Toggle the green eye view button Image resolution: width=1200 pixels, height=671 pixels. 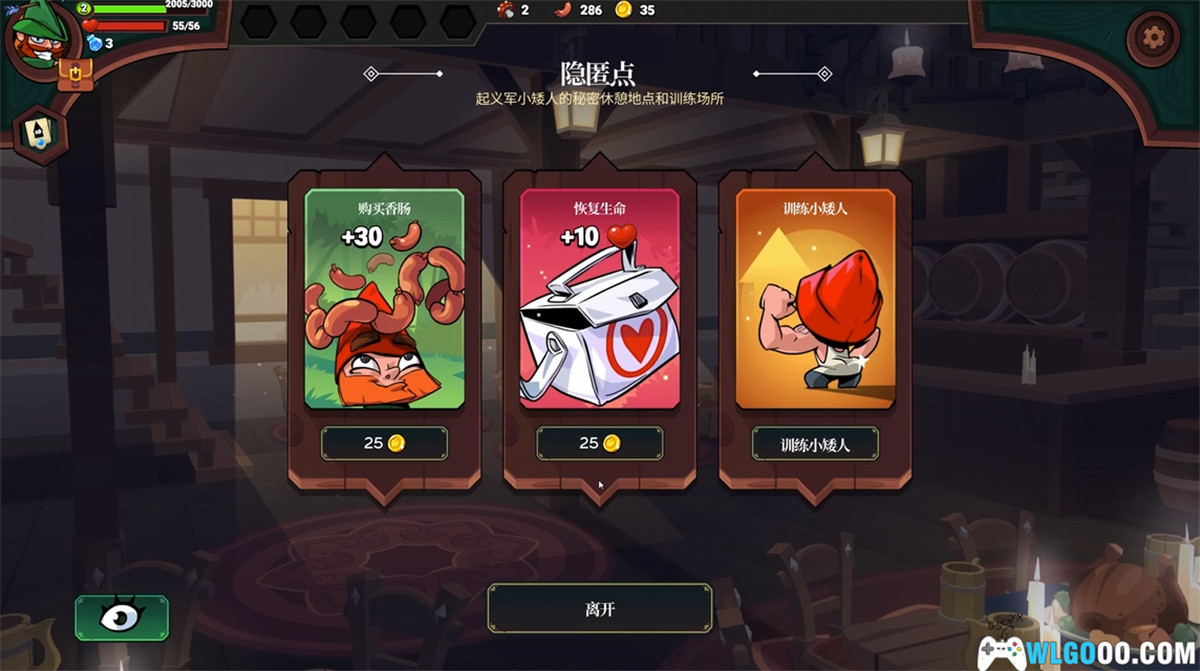121,618
